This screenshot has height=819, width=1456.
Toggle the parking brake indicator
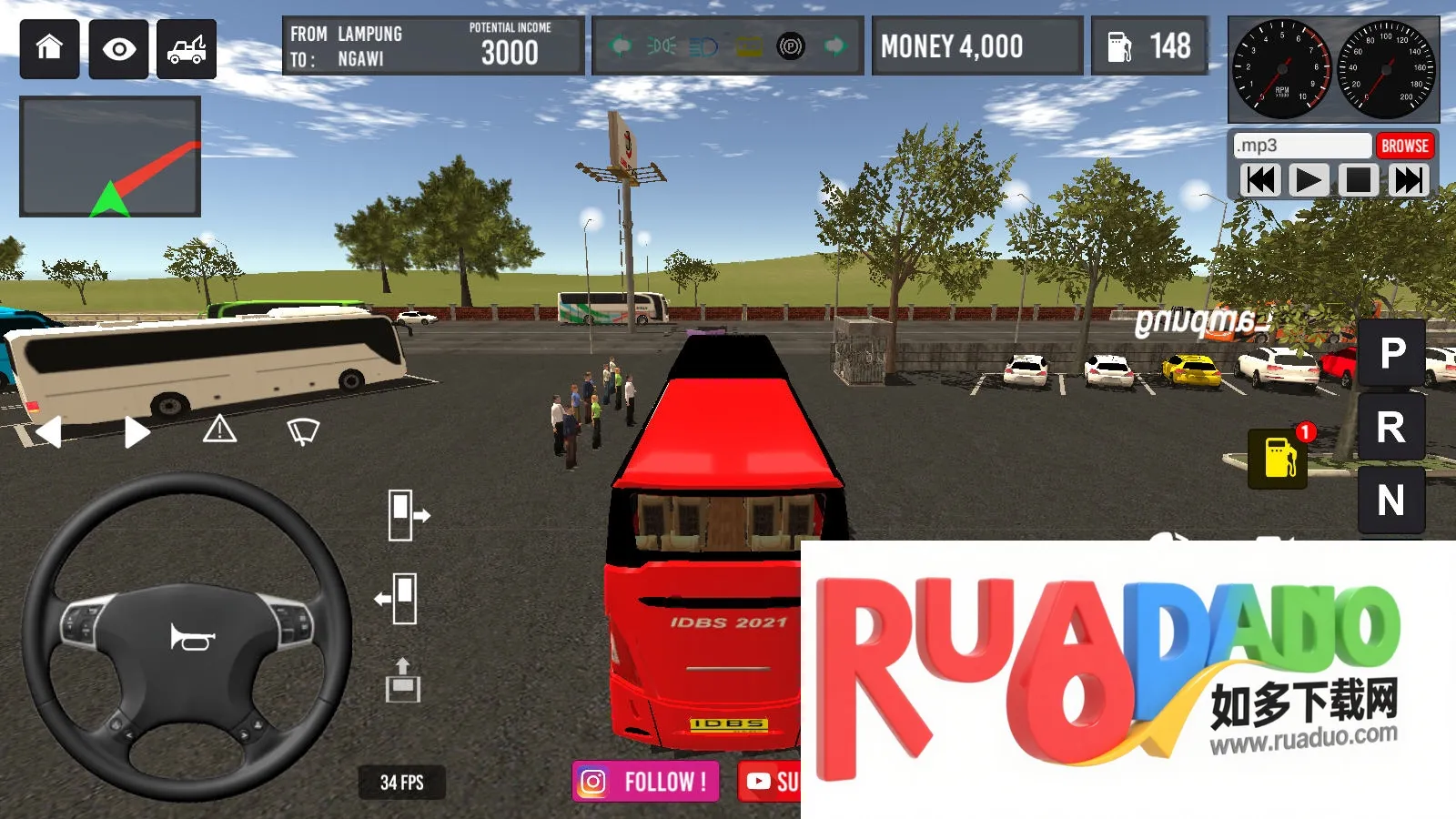click(791, 45)
